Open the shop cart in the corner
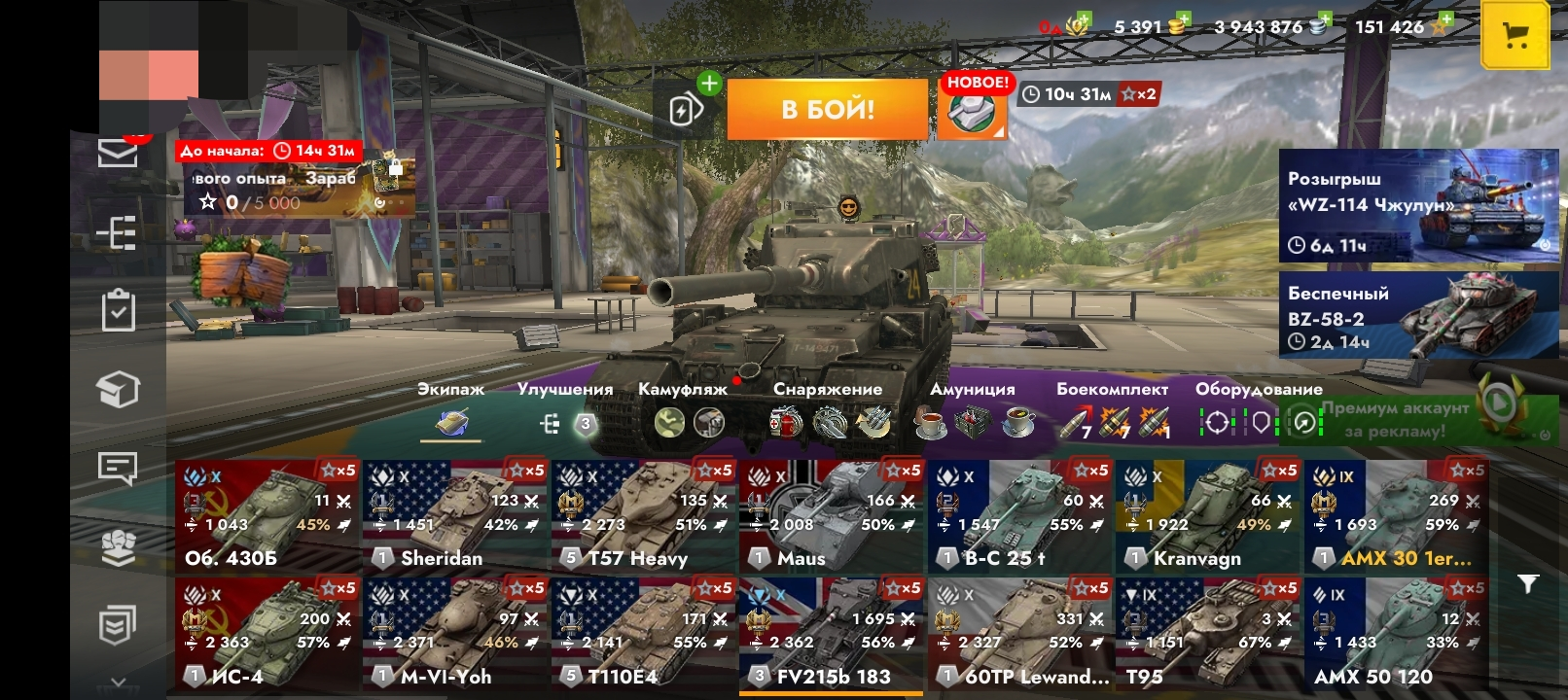 pos(1515,36)
